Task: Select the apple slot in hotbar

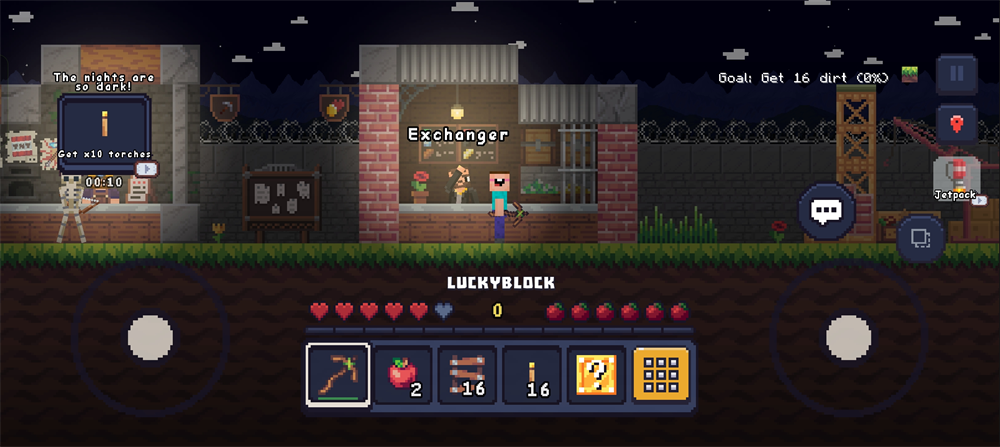Action: (402, 376)
